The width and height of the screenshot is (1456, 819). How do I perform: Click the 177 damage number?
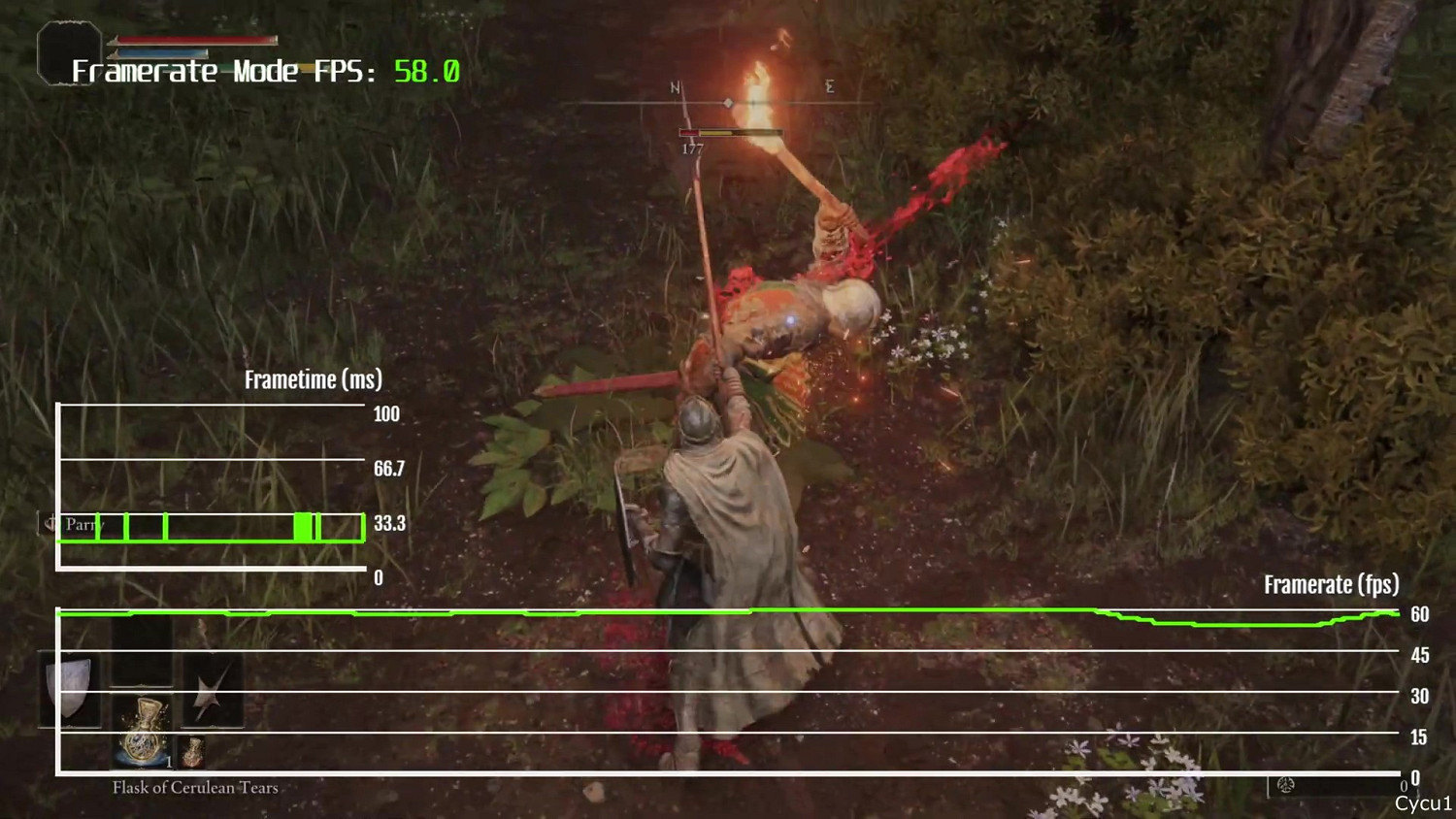point(691,150)
